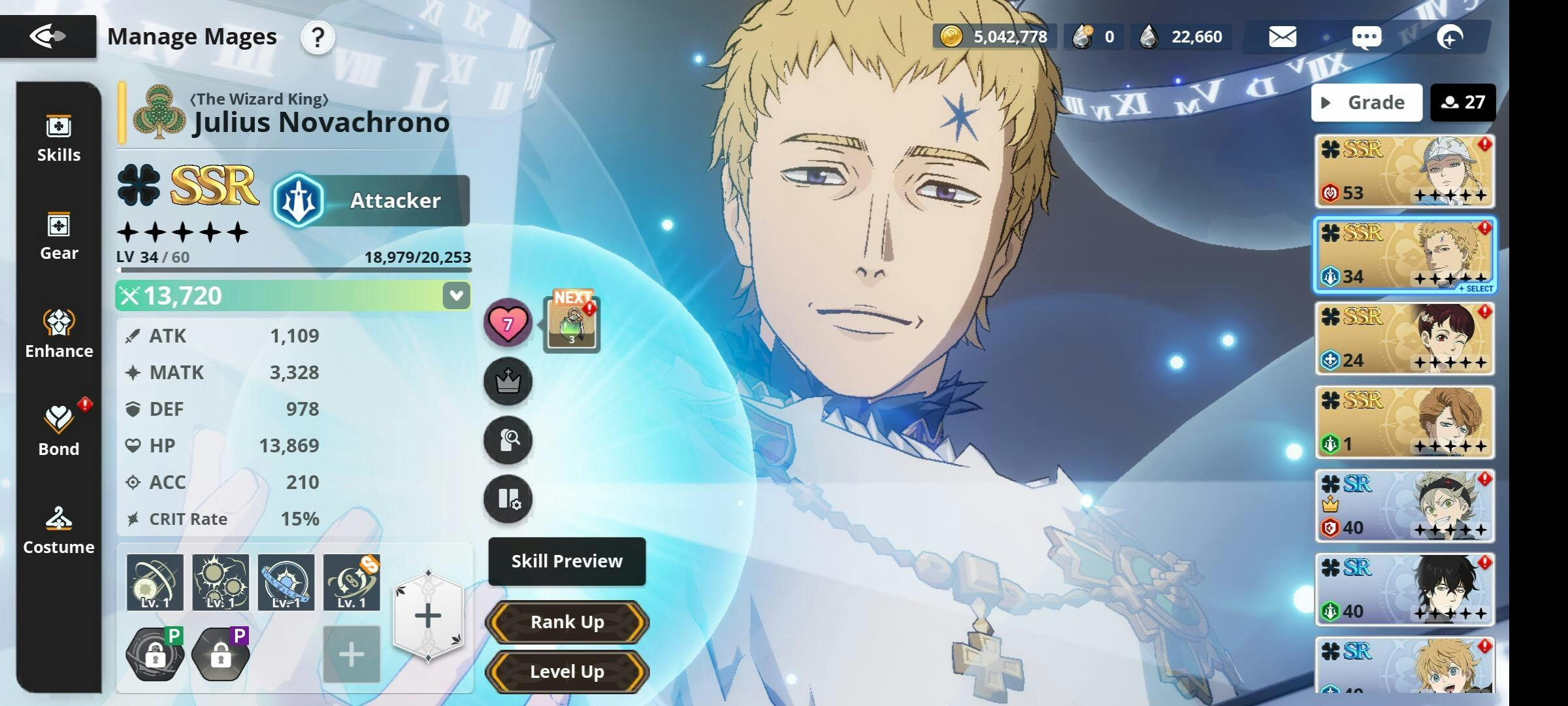
Task: Select the Enhance tab
Action: pos(59,335)
